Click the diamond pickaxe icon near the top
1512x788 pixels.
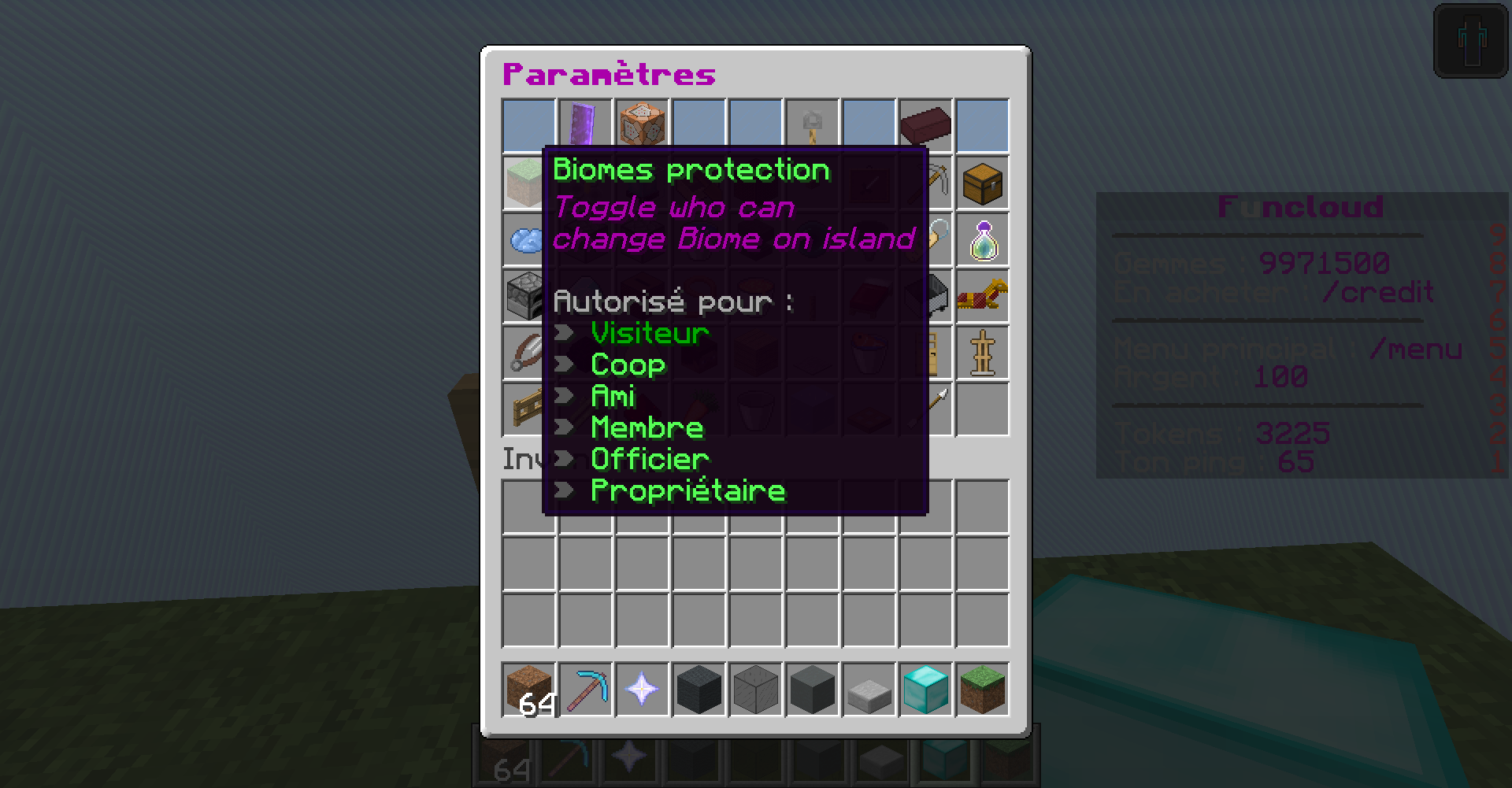925,182
